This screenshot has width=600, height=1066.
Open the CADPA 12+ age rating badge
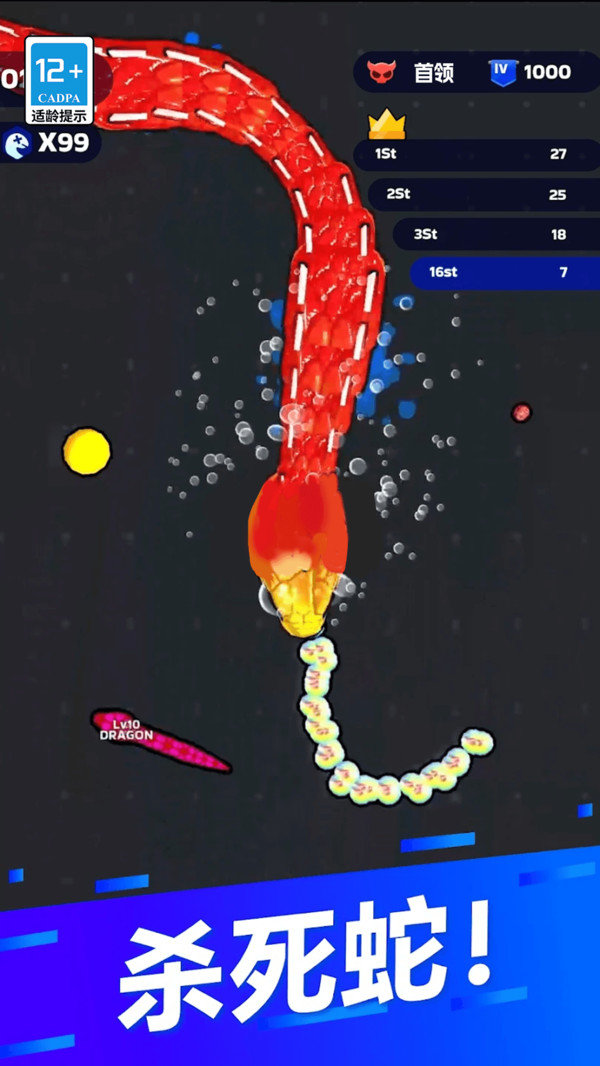click(x=59, y=81)
